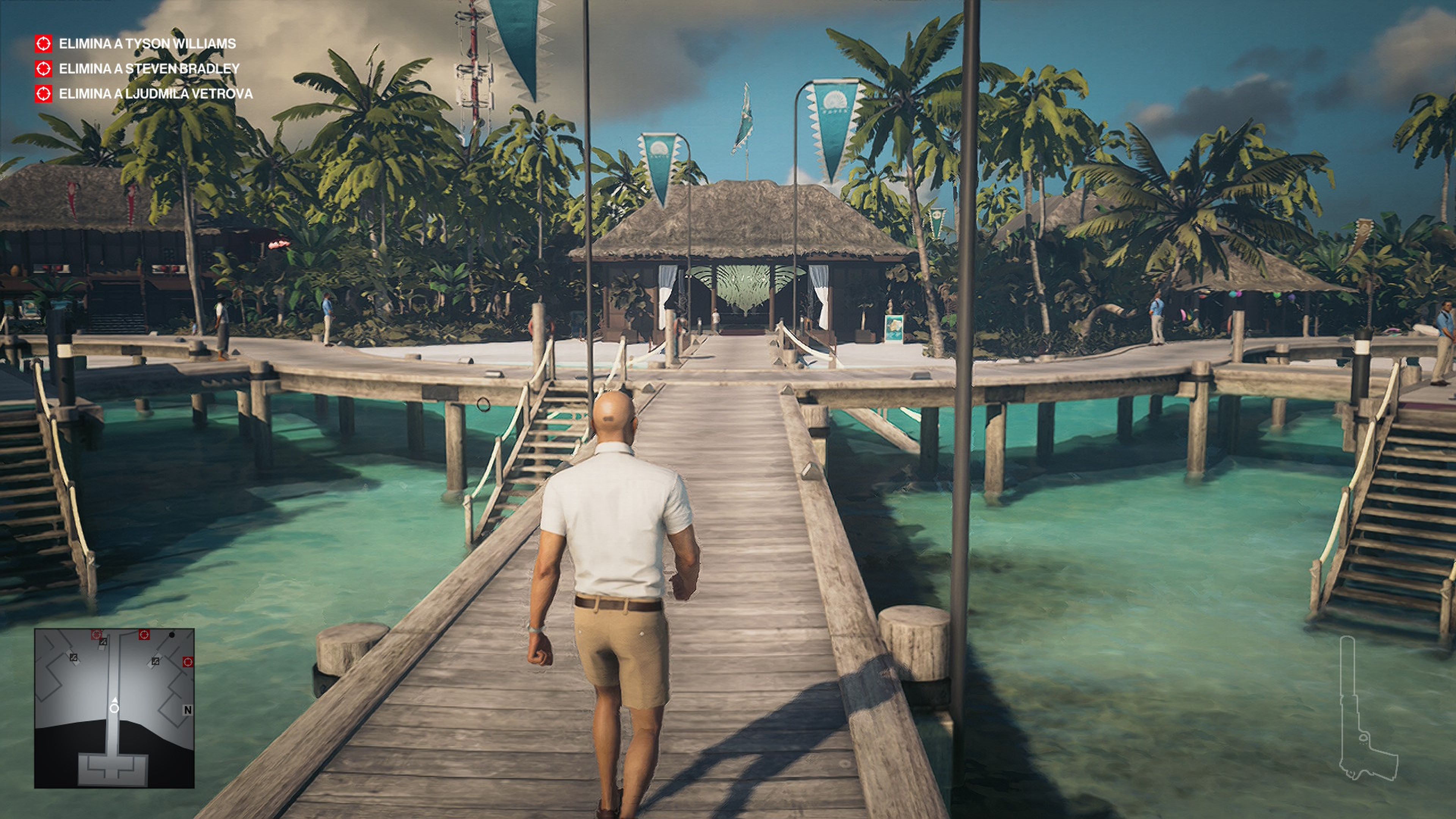
Task: Click the red crosshair marker at the minimap's top
Action: click(x=97, y=635)
